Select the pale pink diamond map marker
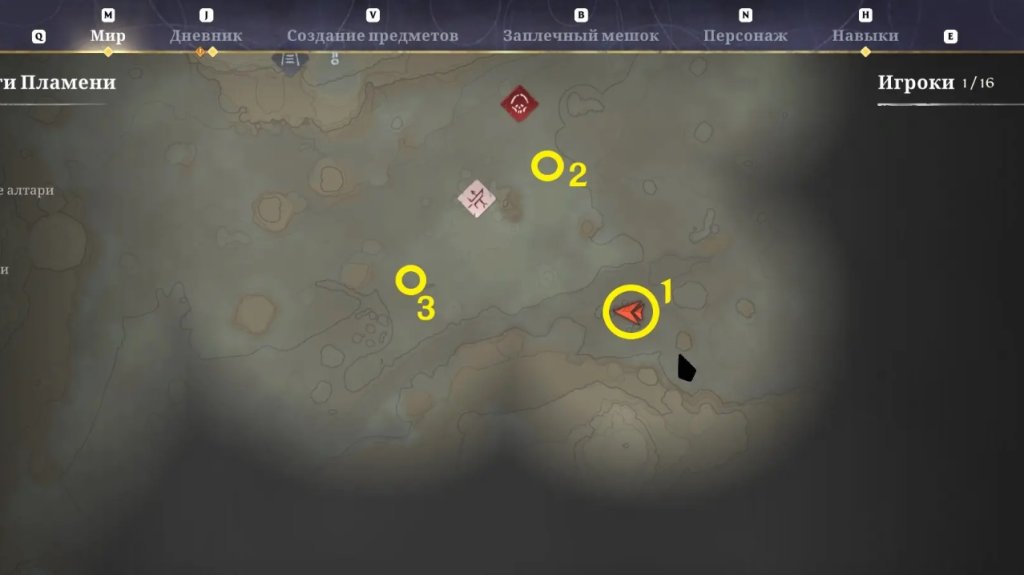The width and height of the screenshot is (1024, 575). [x=477, y=198]
